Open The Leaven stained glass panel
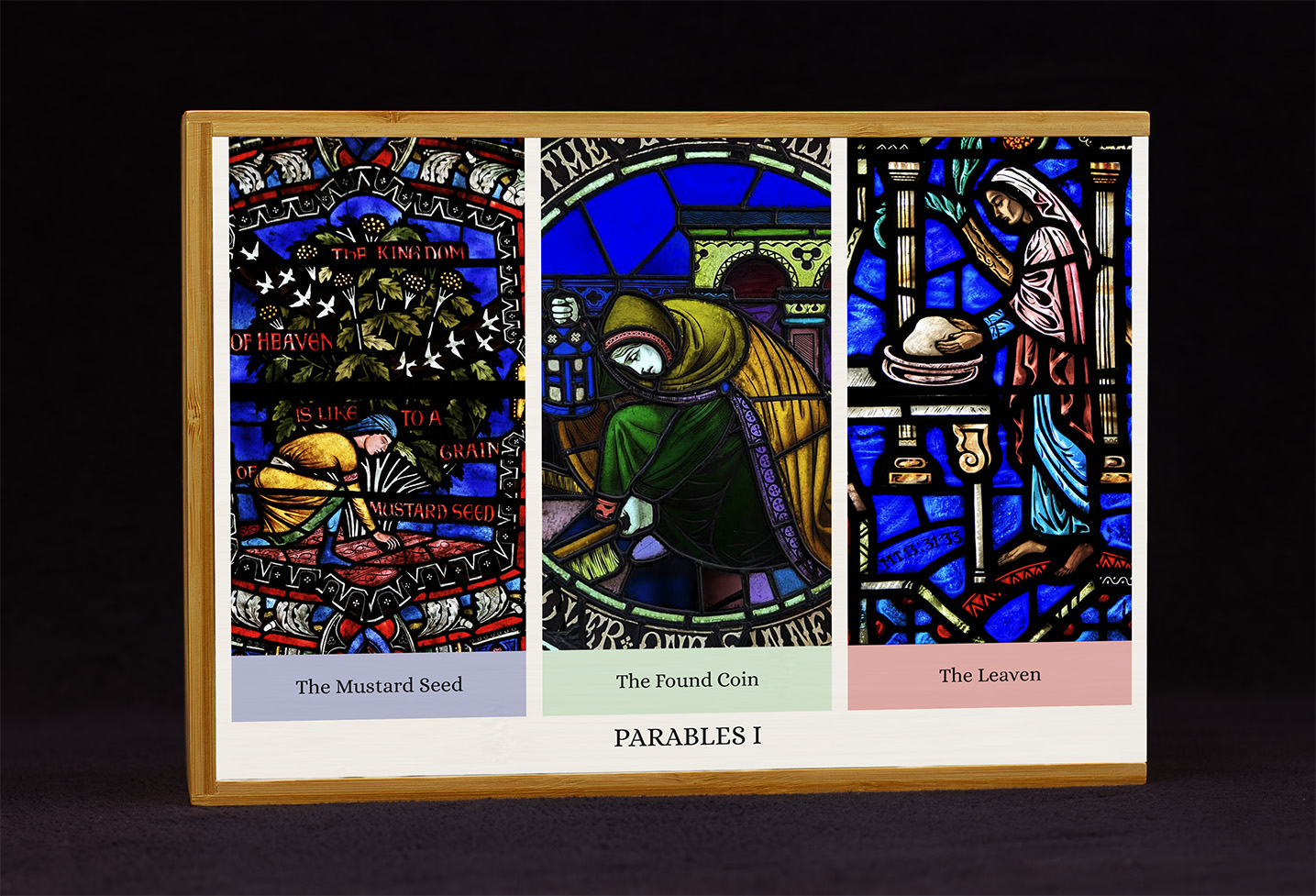1316x896 pixels. tap(989, 389)
